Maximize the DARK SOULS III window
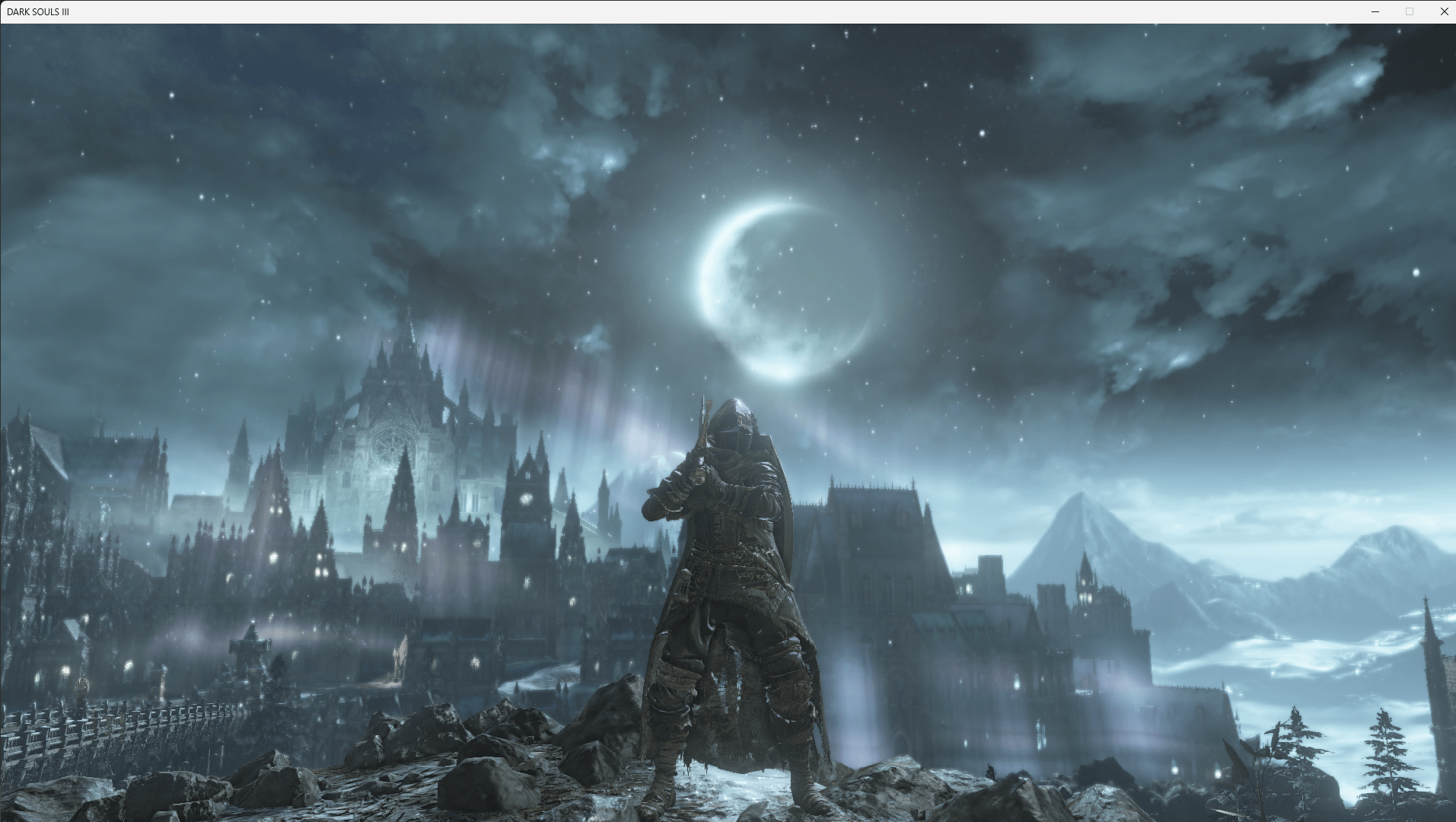Screen dimensions: 1456x822 point(1409,11)
